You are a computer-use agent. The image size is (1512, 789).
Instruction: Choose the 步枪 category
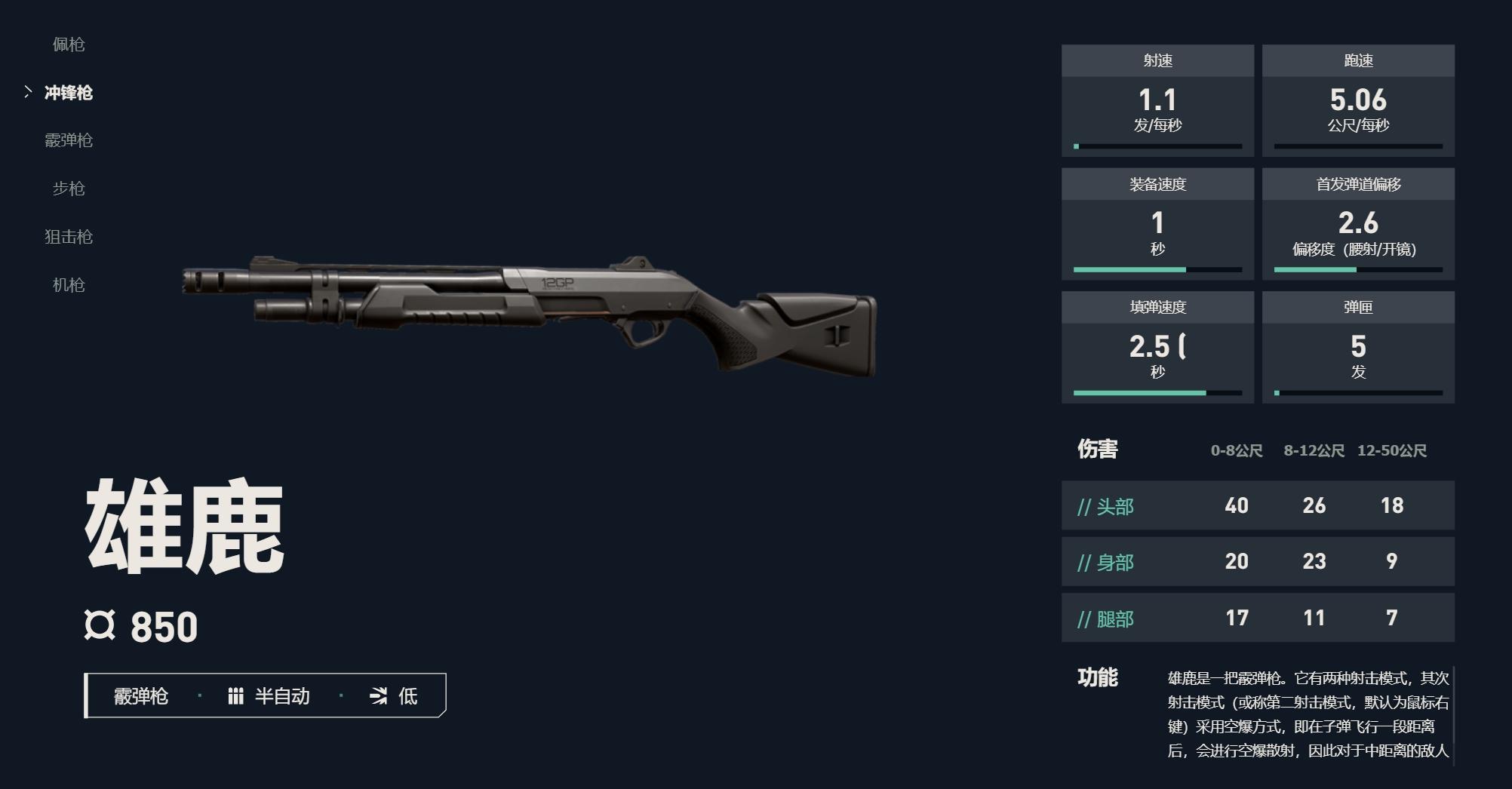tap(68, 189)
